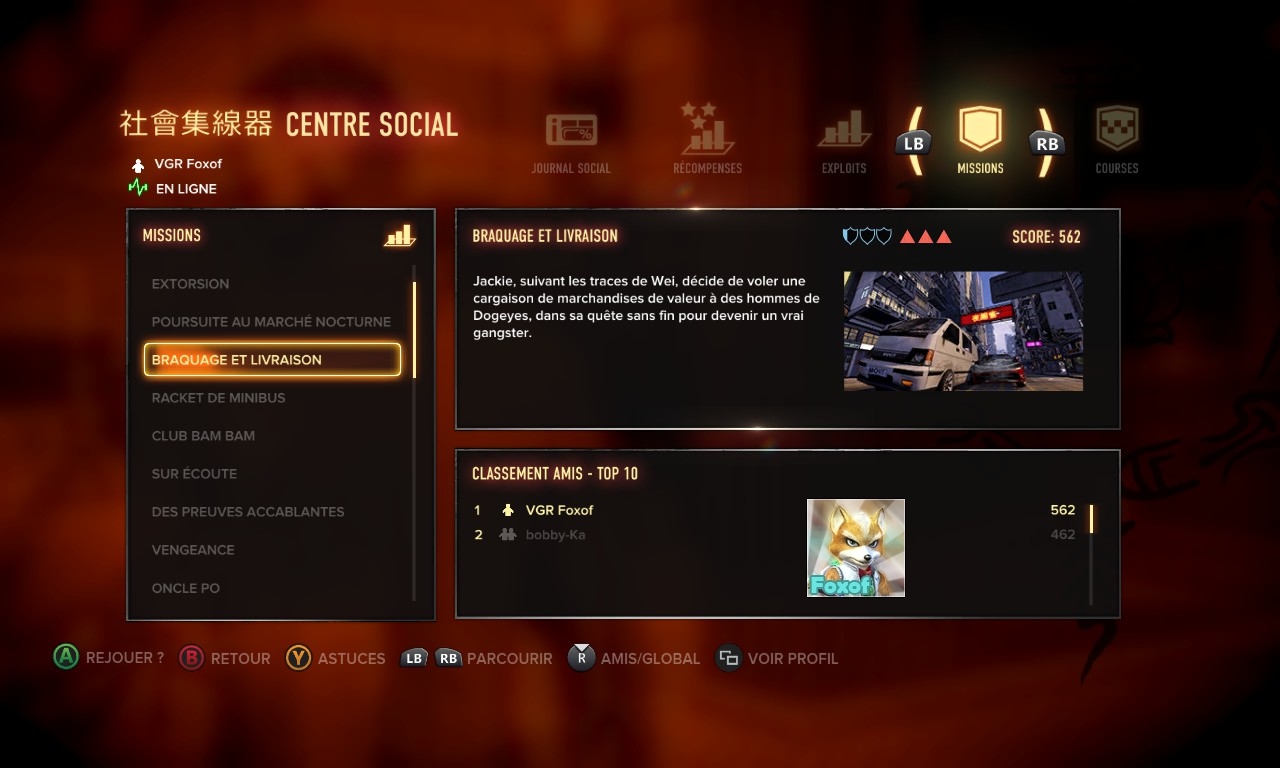1280x768 pixels.
Task: Select the Missions tab
Action: 980,140
